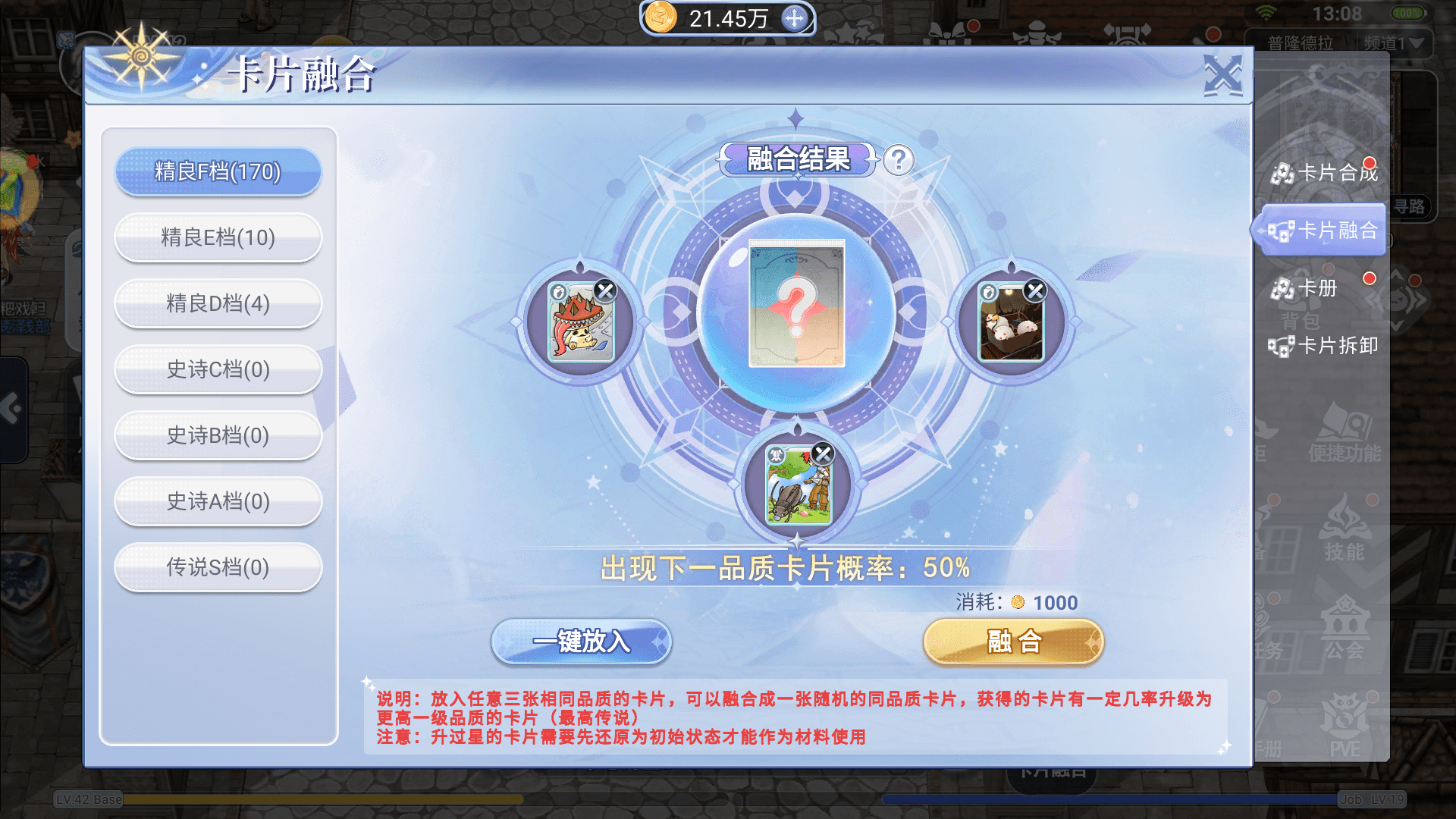Confirm fusion with the 融合 button
This screenshot has height=819, width=1456.
coord(1013,642)
